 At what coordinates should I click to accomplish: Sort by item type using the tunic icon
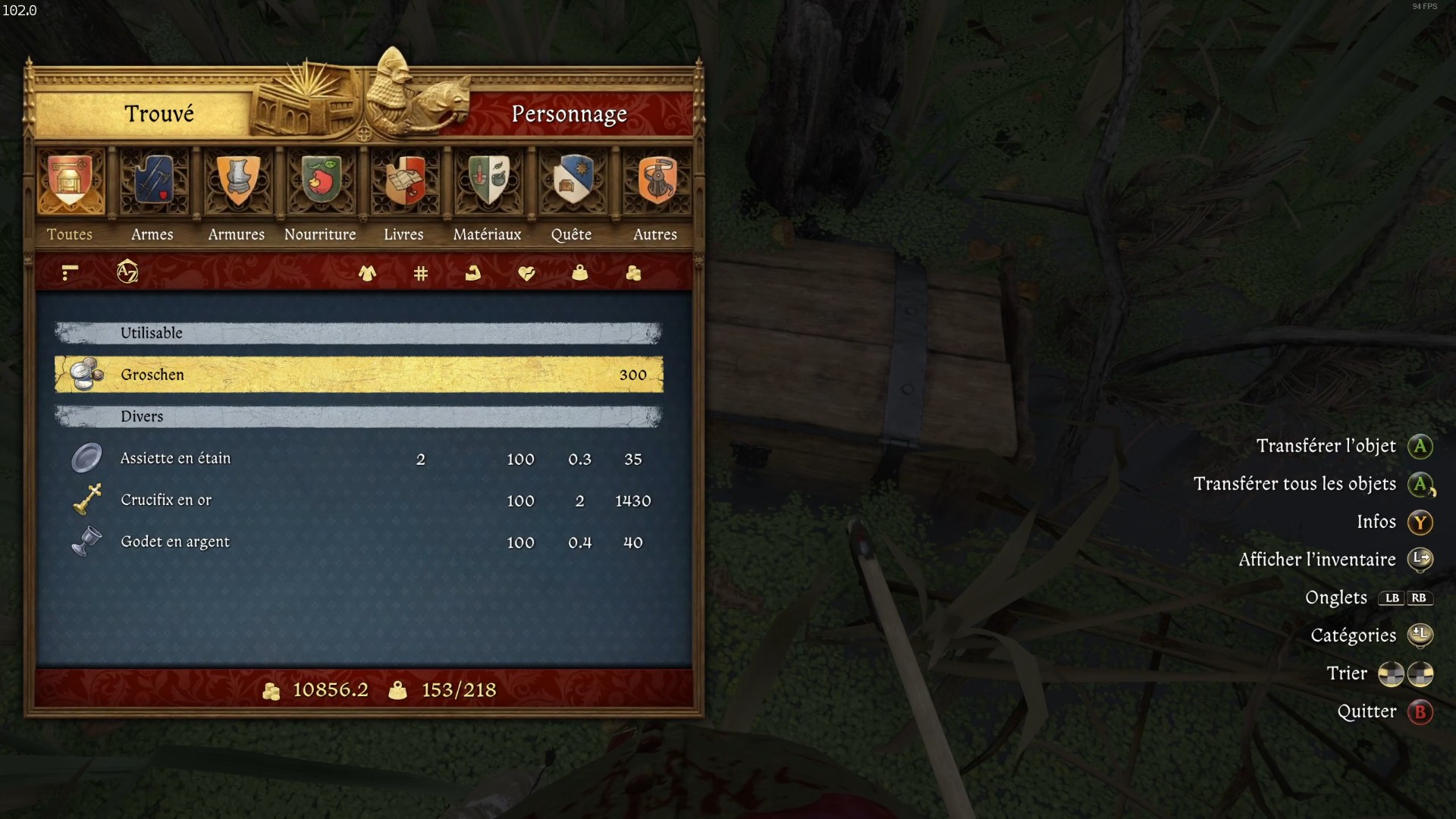coord(367,273)
